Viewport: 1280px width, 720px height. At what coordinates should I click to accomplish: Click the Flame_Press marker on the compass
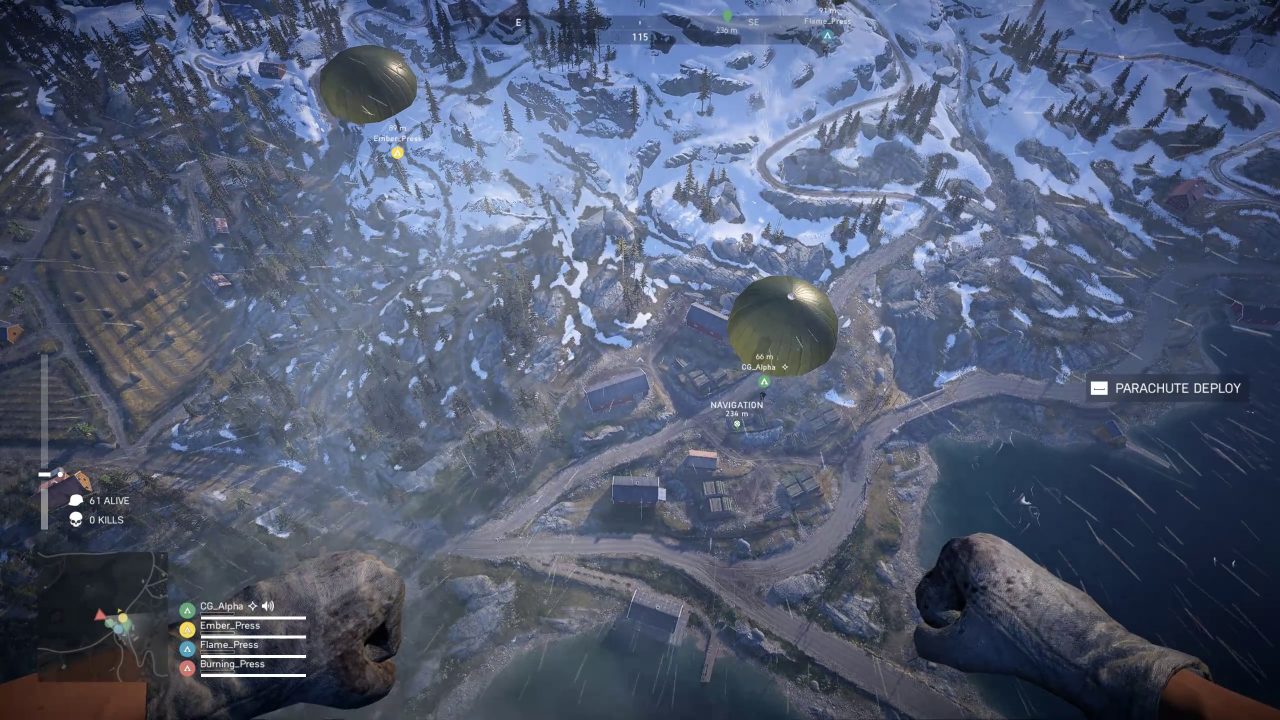coord(827,35)
